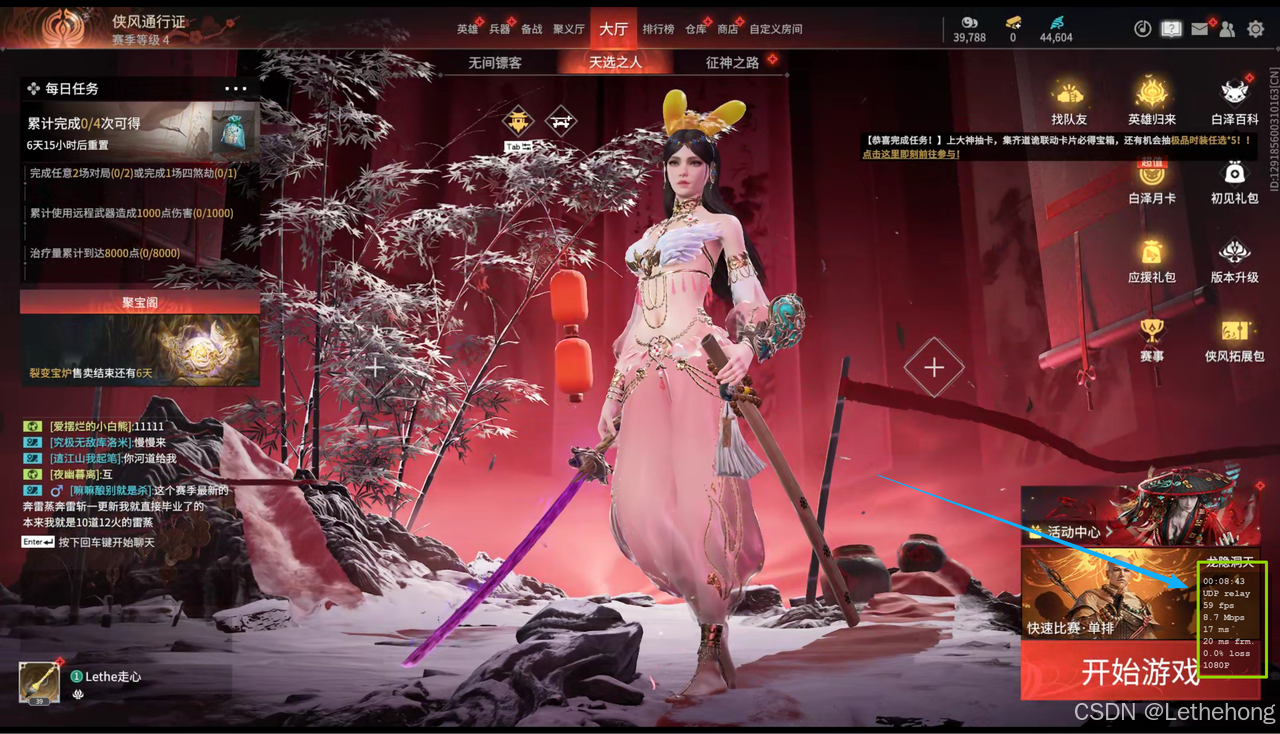Open the 英雄 heroes menu
Image resolution: width=1280 pixels, height=734 pixels.
pyautogui.click(x=467, y=29)
